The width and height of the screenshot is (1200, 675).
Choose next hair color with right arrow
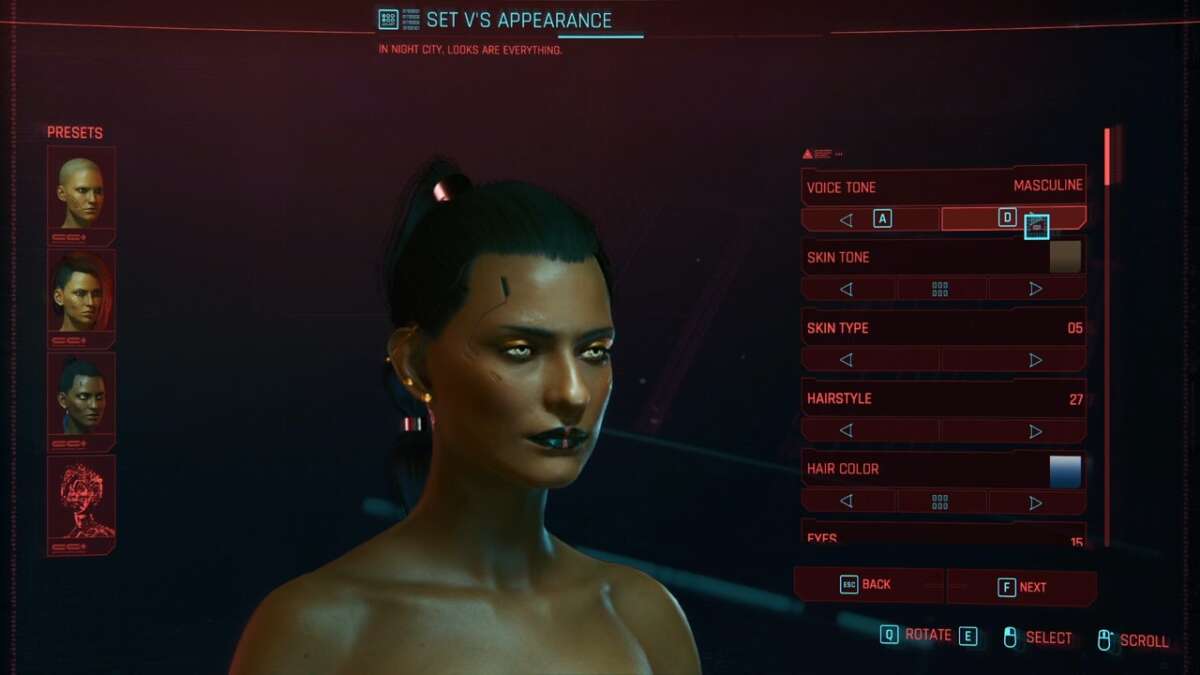coord(1036,502)
